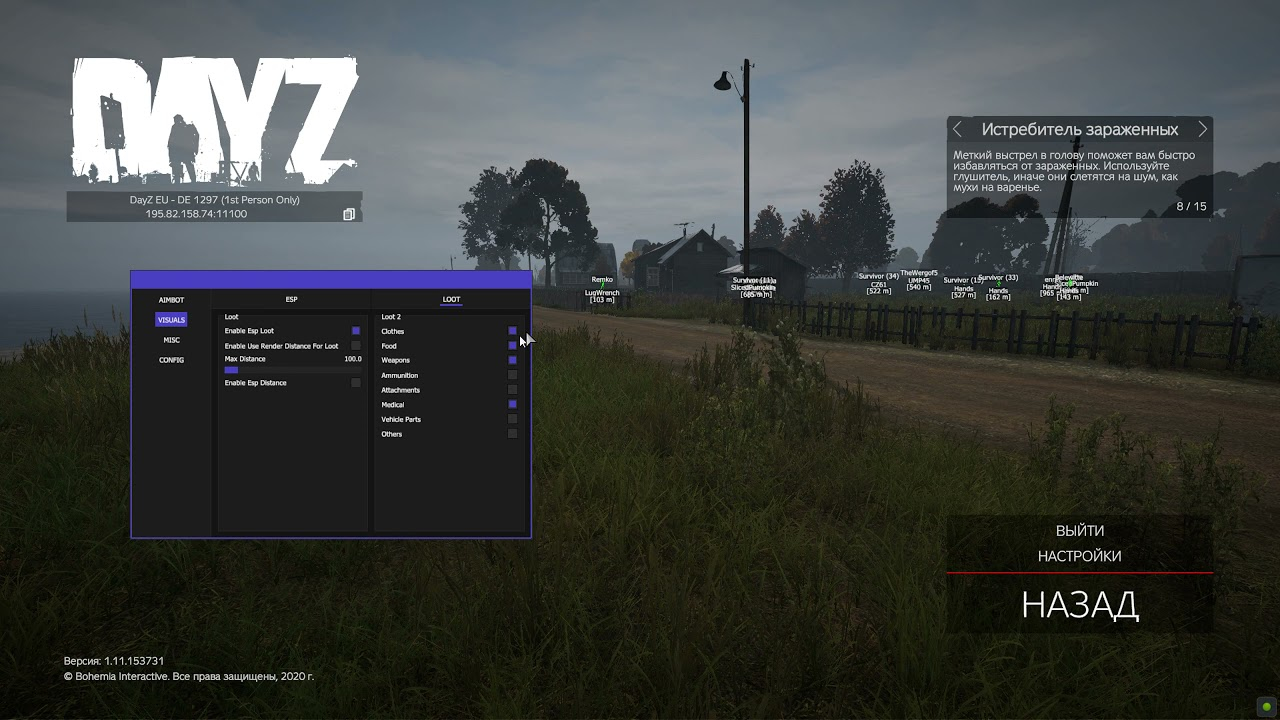Enable the Ammunition loot checkbox
Viewport: 1280px width, 720px height.
(513, 375)
